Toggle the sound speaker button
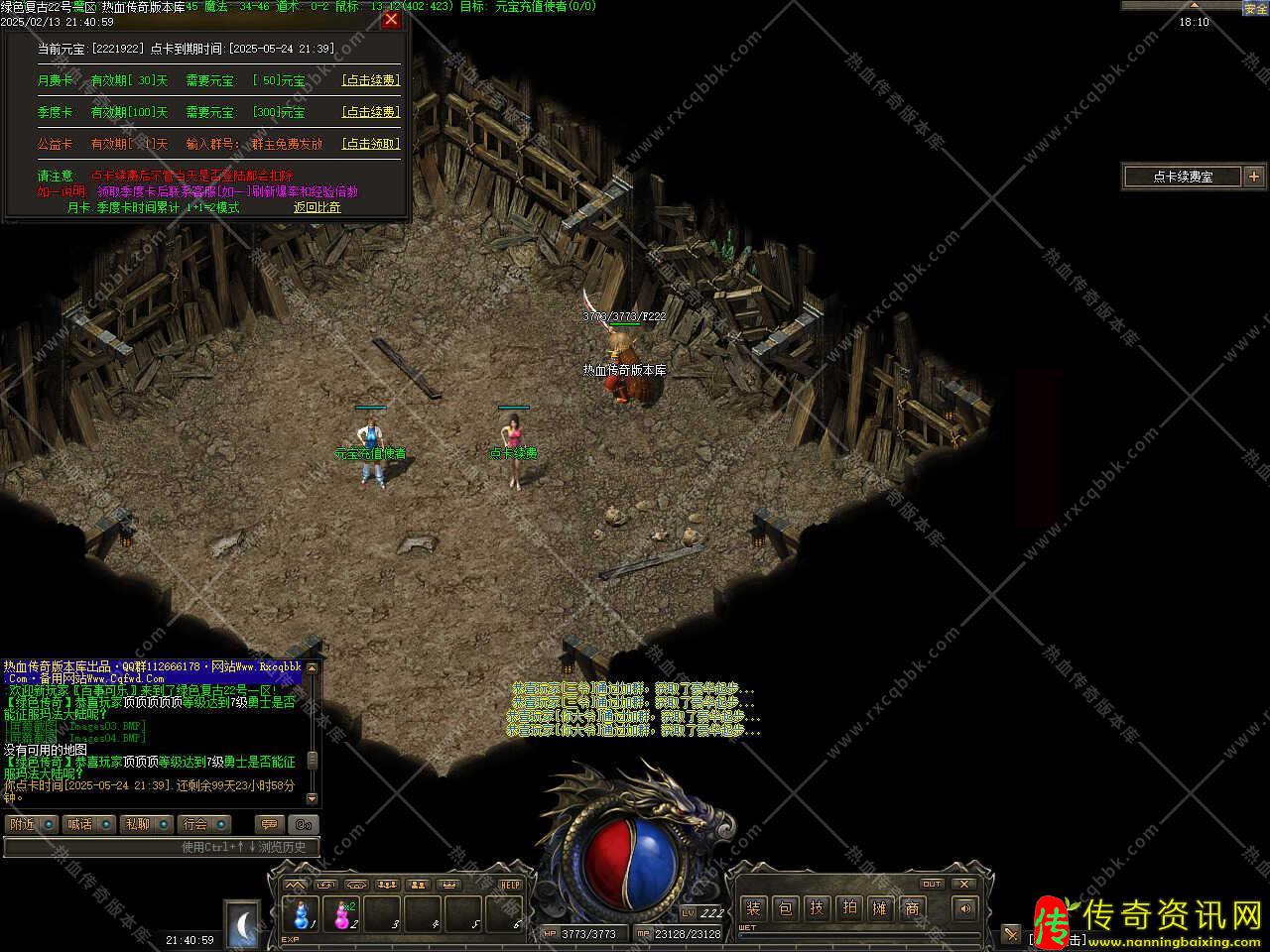1270x952 pixels. click(963, 907)
